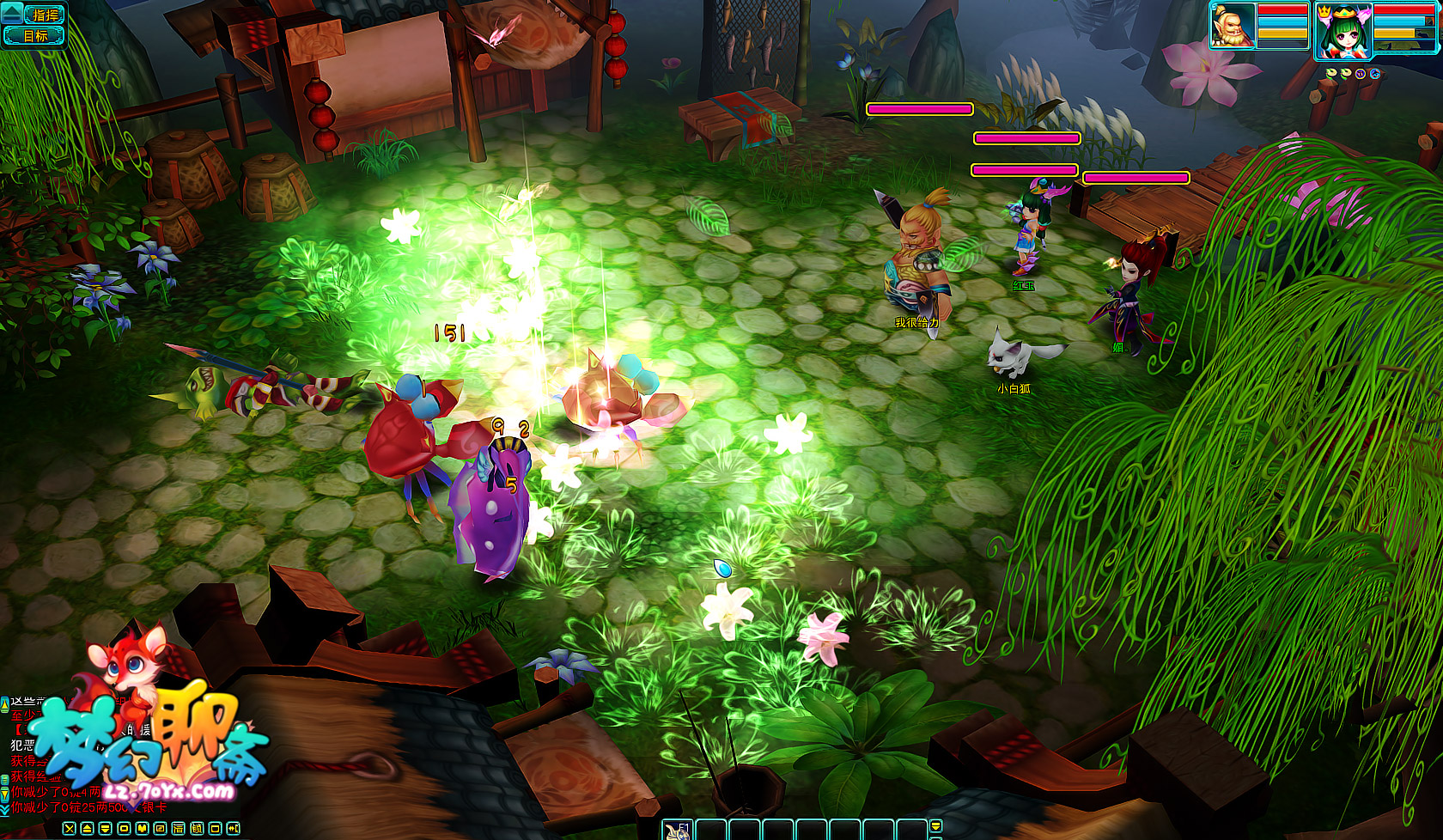Activate the F1 hotbar skill slot

pyautogui.click(x=678, y=830)
